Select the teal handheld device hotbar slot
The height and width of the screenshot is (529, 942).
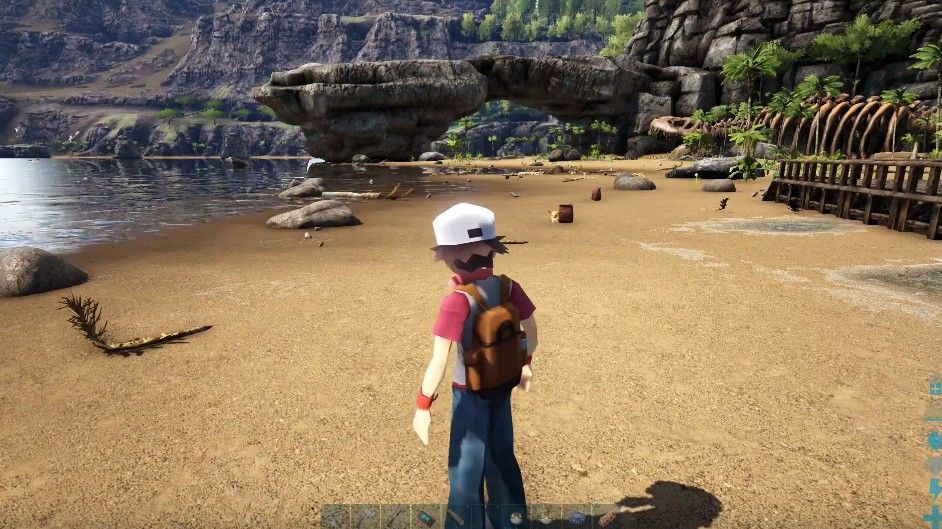(426, 517)
